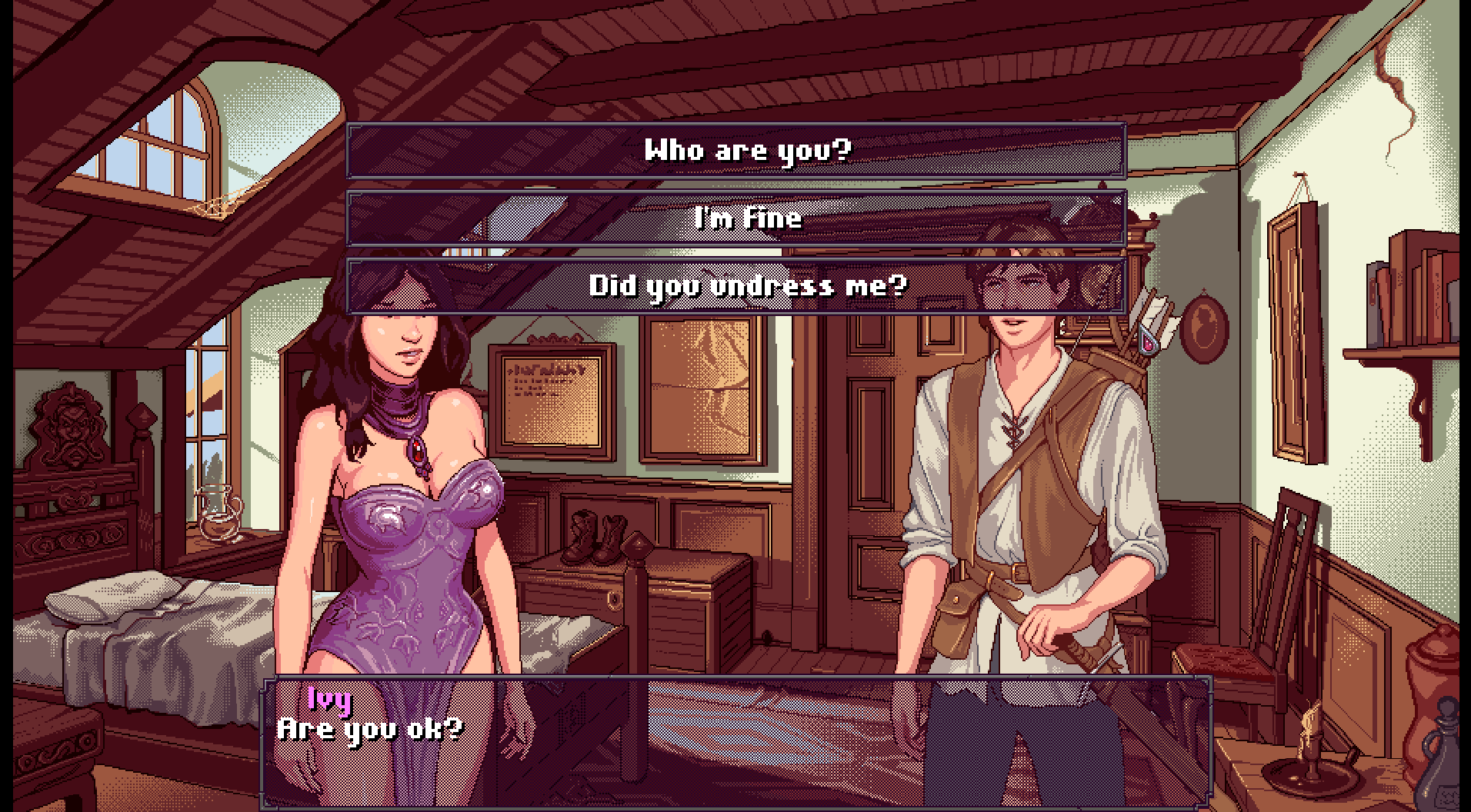Choose the "Who are you?" reply
1471x812 pixels.
click(736, 151)
